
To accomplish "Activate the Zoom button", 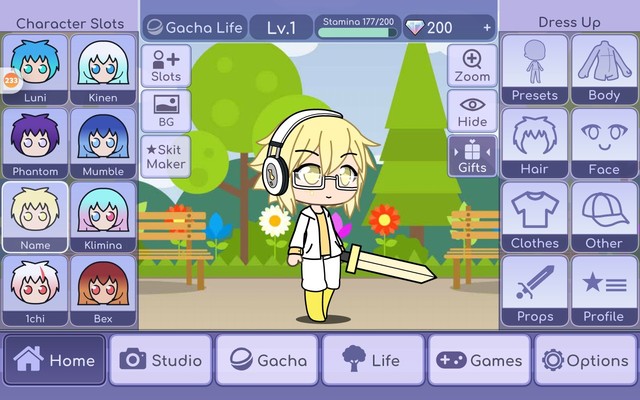I will [472, 65].
